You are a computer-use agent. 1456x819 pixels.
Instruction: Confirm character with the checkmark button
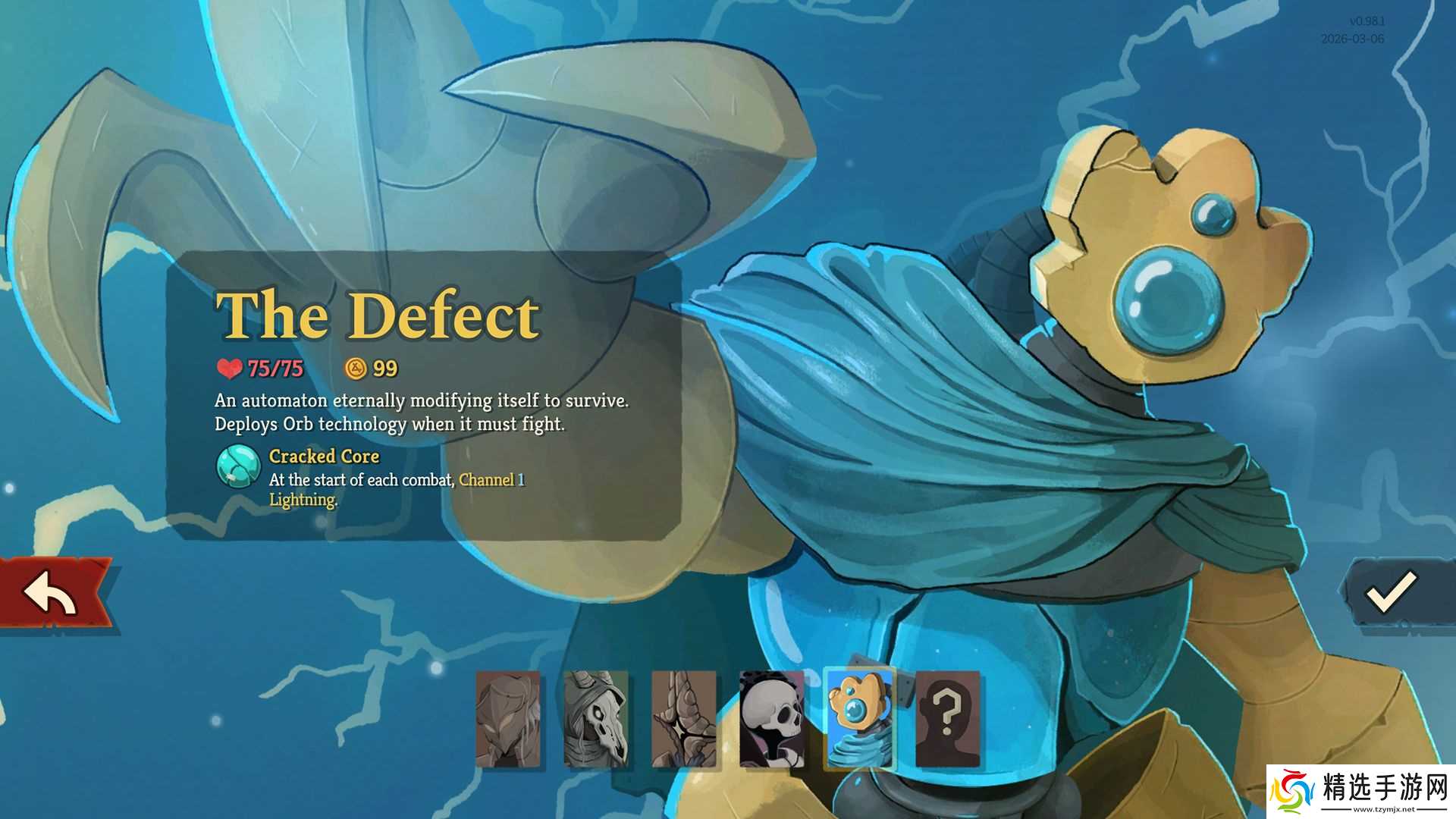point(1392,592)
